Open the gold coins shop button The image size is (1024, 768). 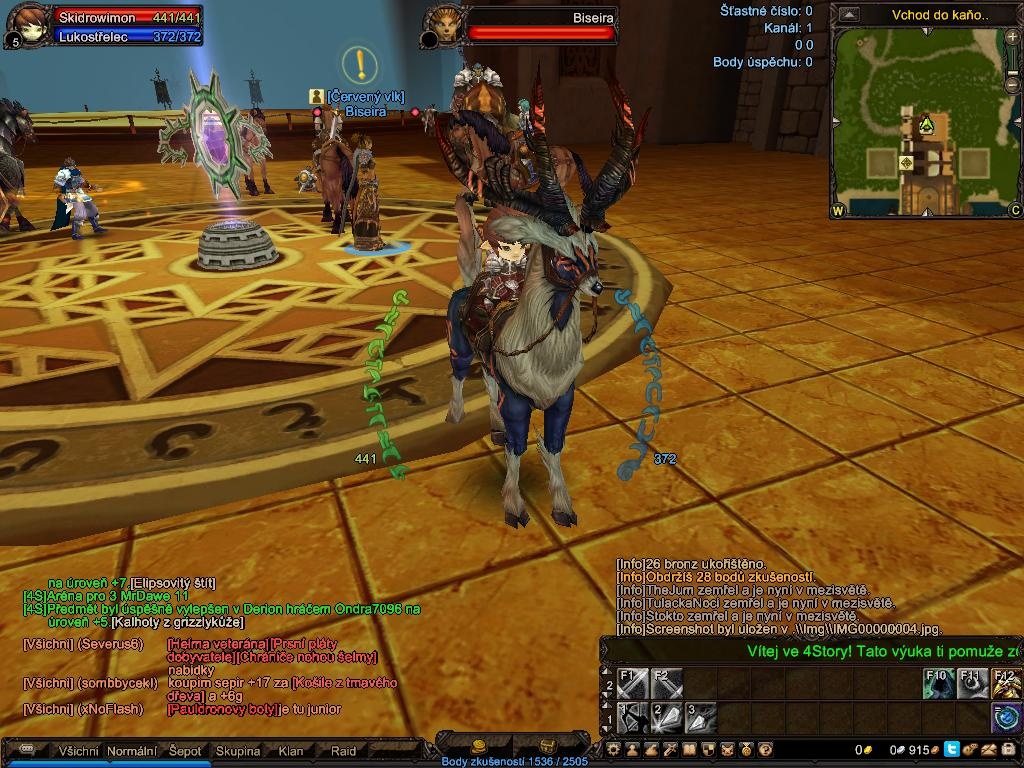pyautogui.click(x=479, y=746)
